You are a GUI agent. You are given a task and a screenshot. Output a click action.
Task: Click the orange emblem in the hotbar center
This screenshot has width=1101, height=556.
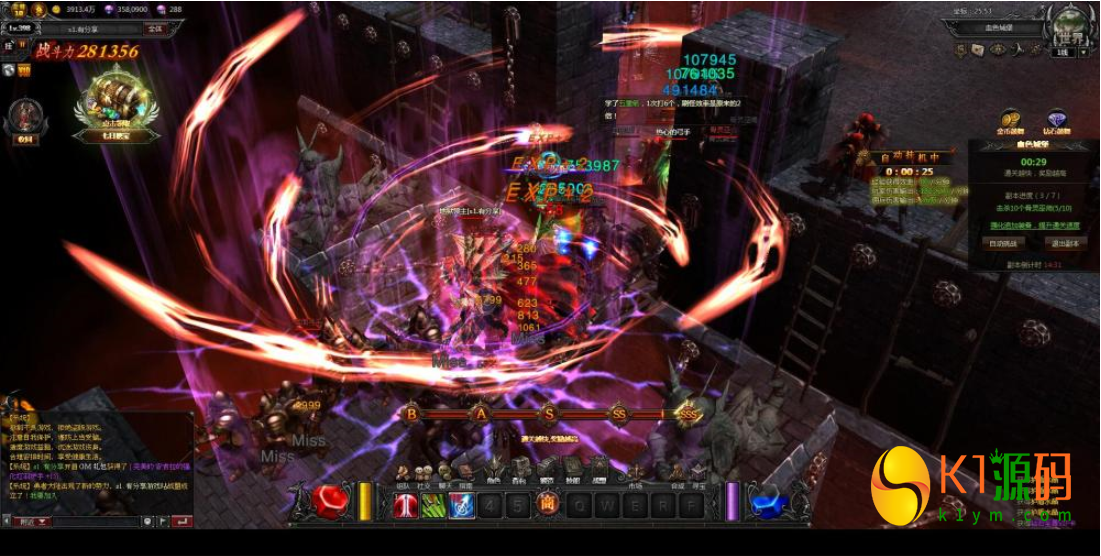[x=547, y=504]
